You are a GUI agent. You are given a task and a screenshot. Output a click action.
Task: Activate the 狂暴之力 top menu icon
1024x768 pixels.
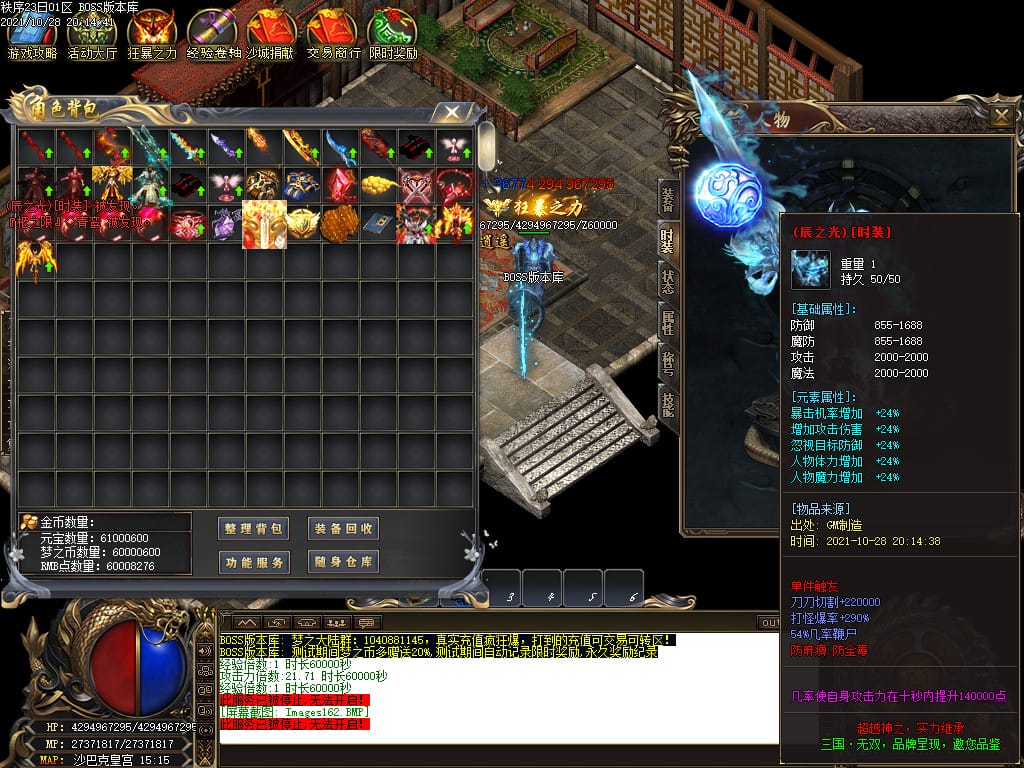coord(152,35)
